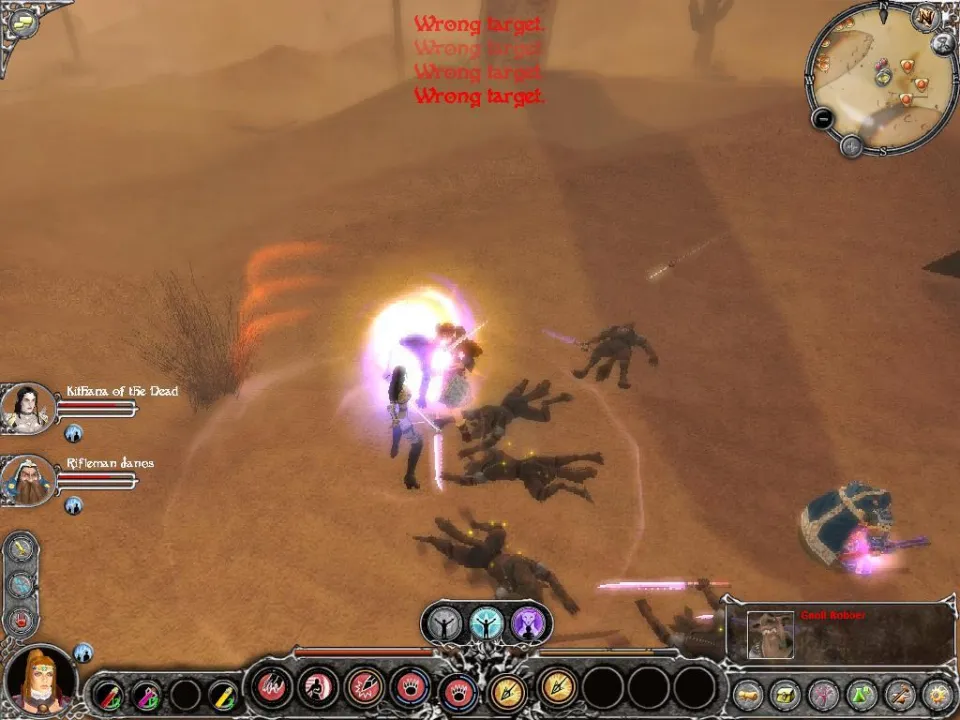Open the top-left corner chat button
The width and height of the screenshot is (960, 720).
[22, 22]
